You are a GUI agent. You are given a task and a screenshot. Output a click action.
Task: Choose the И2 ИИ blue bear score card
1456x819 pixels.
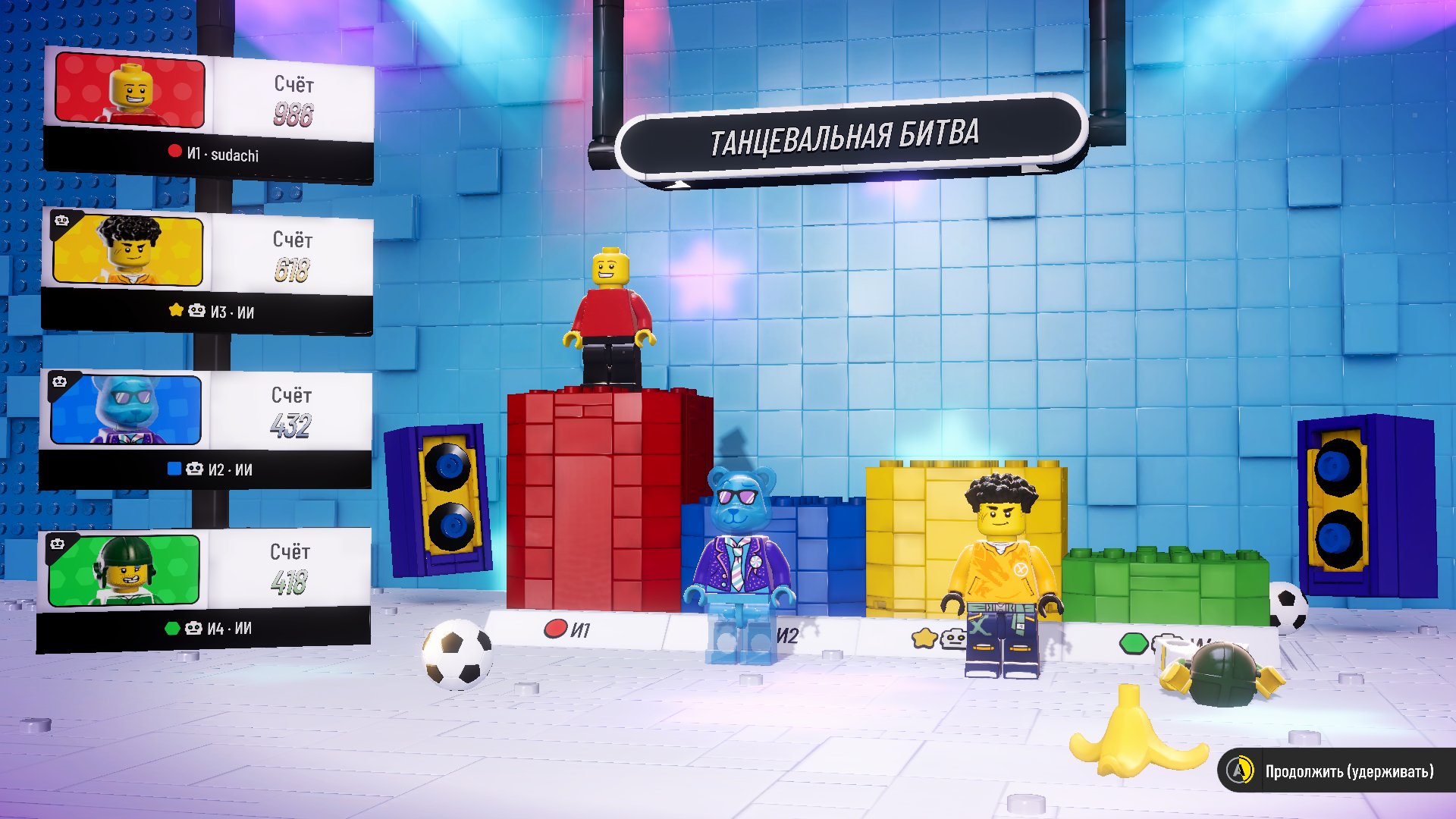[x=206, y=428]
